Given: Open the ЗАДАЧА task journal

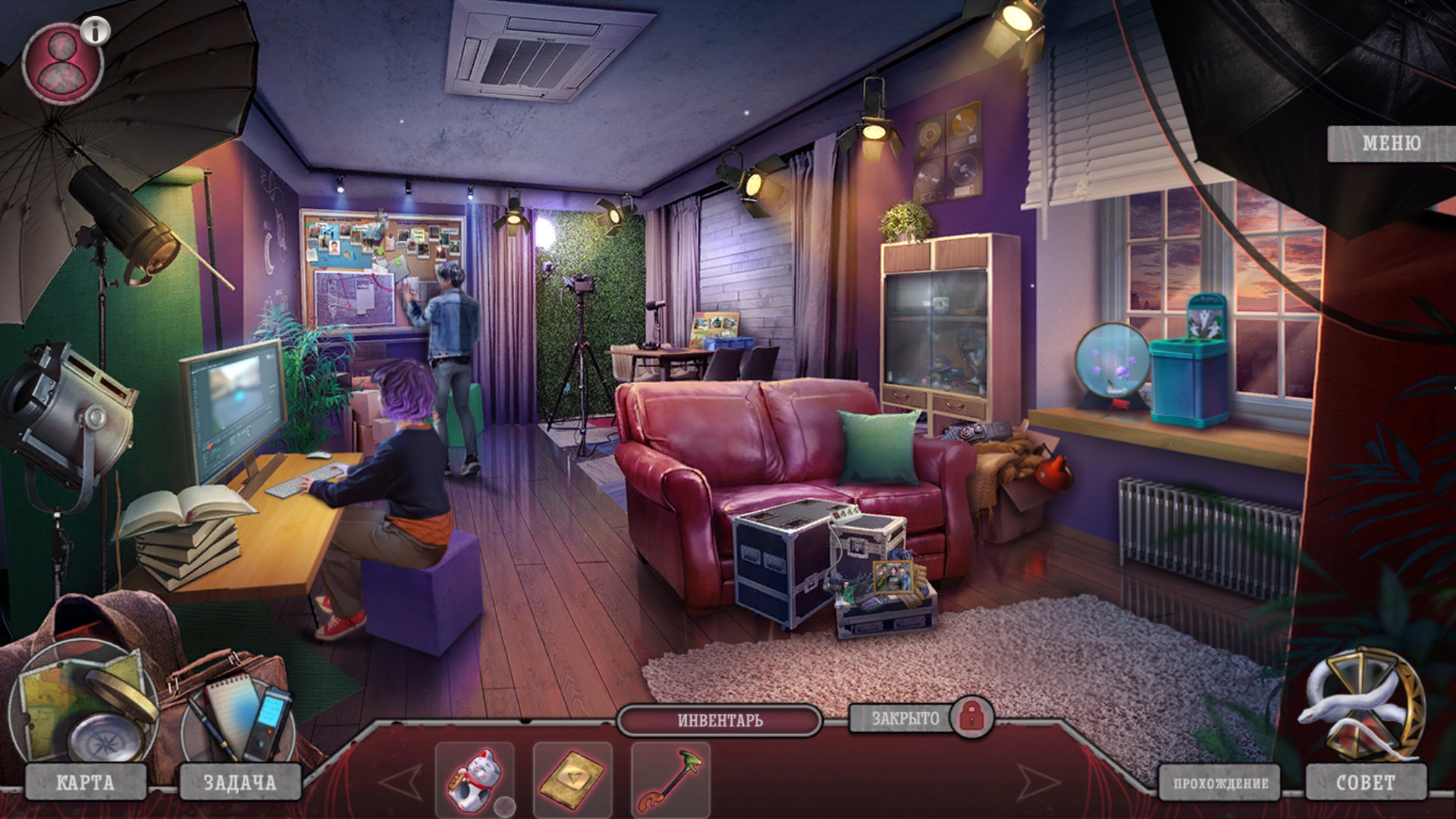Looking at the screenshot, I should (x=240, y=782).
